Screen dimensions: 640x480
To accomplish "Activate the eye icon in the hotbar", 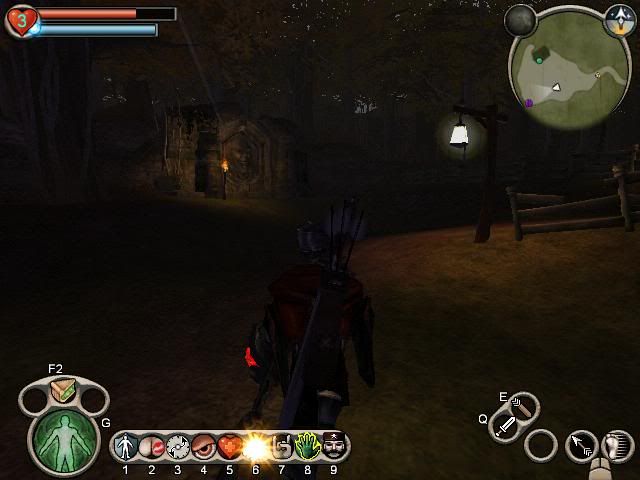I will pyautogui.click(x=204, y=445).
